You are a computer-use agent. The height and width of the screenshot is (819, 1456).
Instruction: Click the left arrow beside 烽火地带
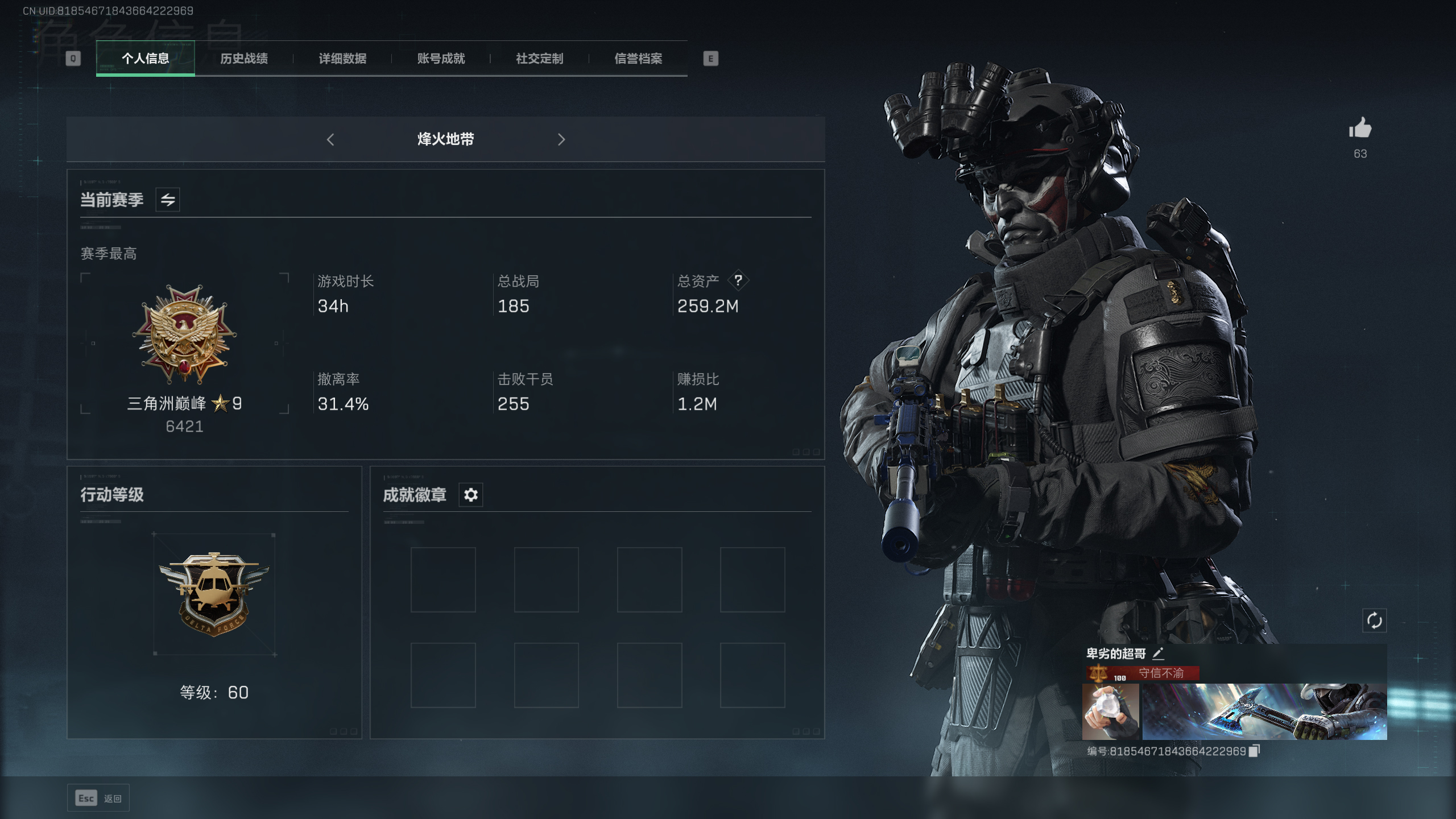pos(330,139)
